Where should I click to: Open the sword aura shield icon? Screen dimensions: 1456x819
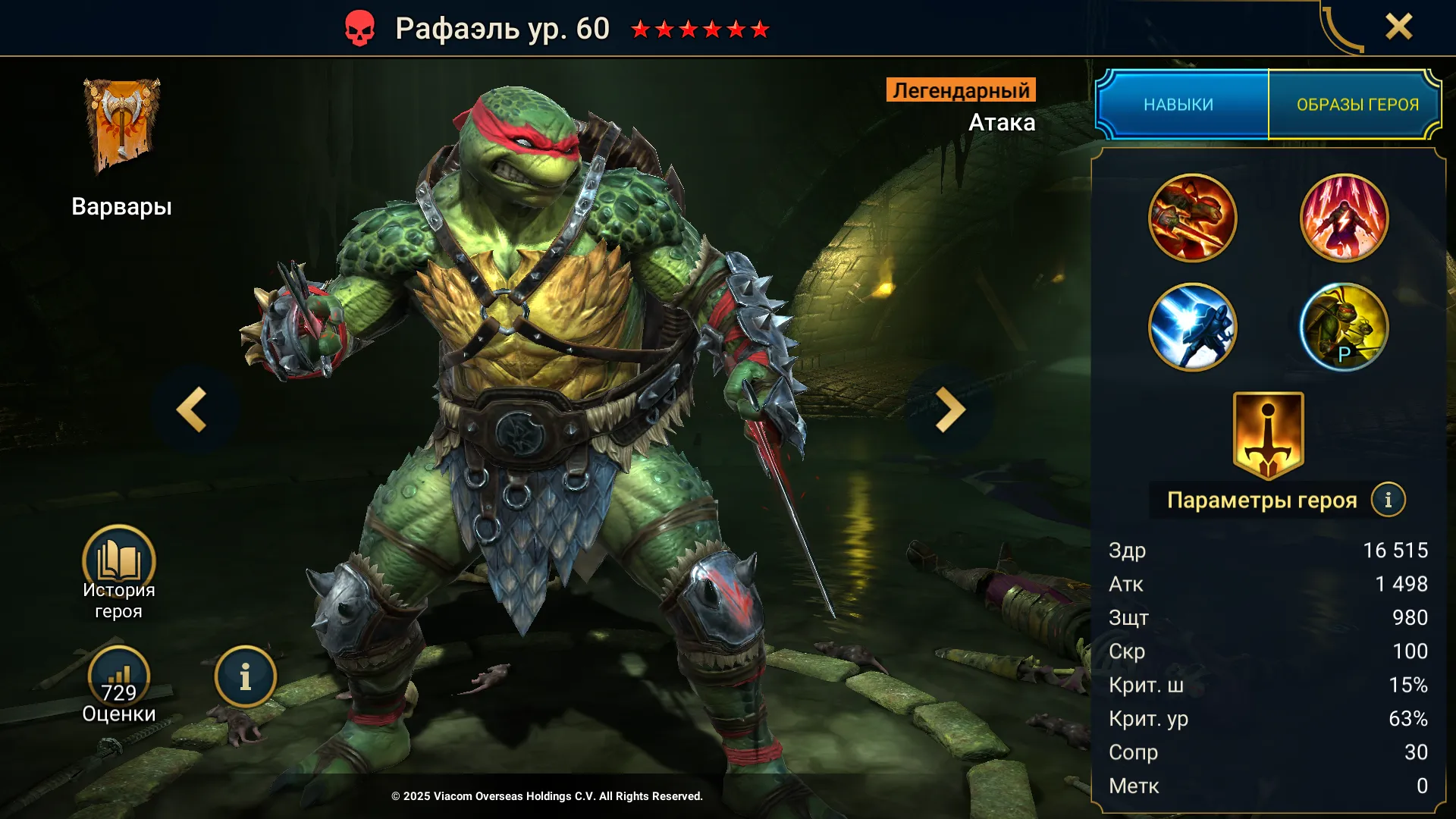(x=1268, y=435)
